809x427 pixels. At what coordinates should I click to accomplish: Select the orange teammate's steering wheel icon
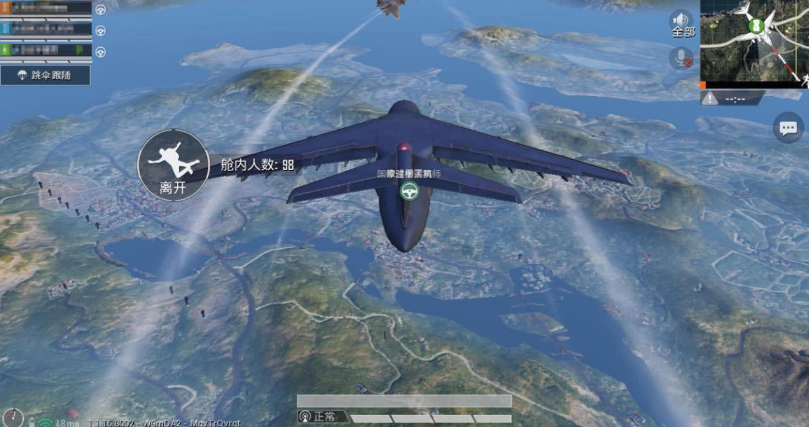point(100,9)
